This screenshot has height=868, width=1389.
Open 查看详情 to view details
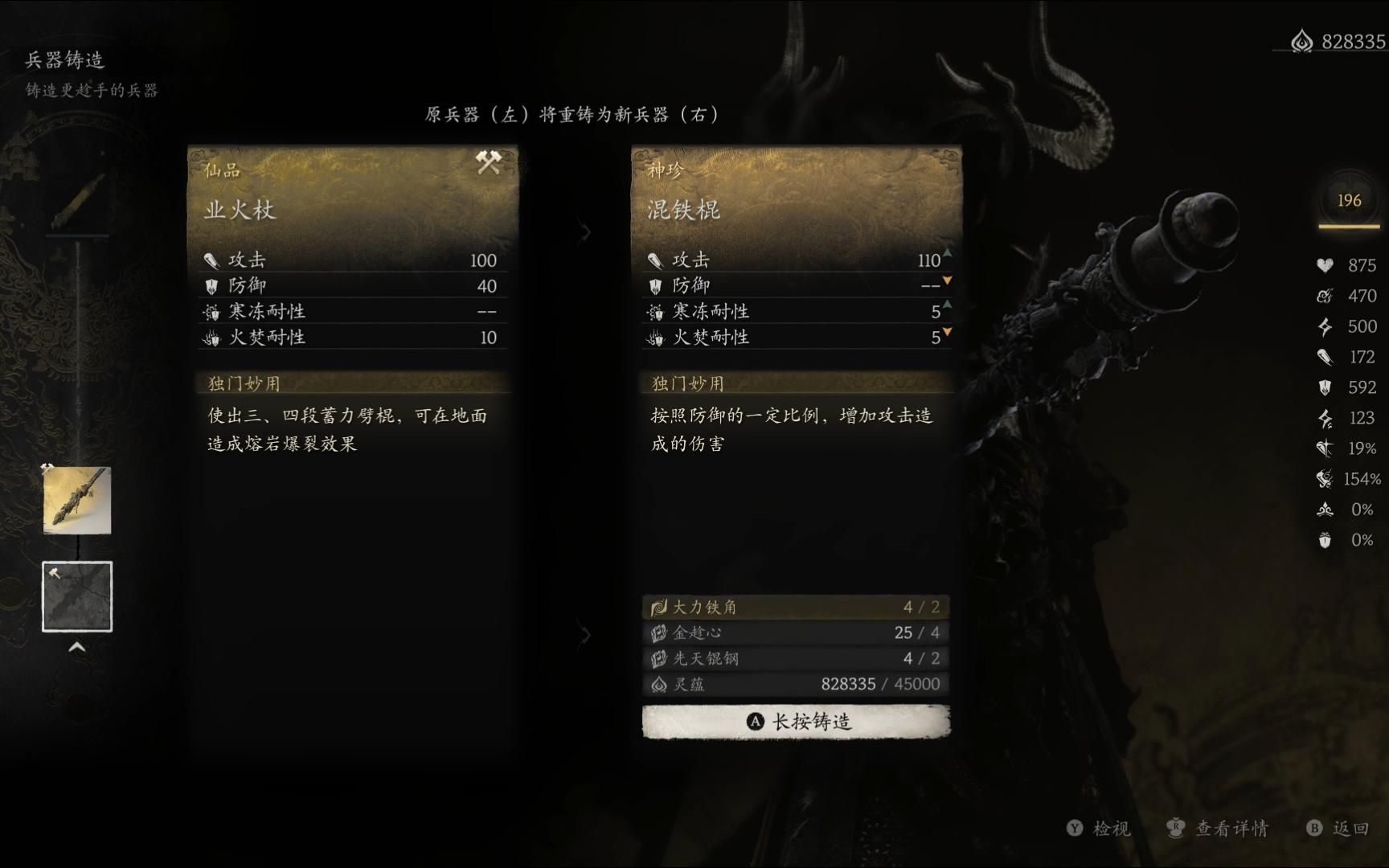(1219, 829)
